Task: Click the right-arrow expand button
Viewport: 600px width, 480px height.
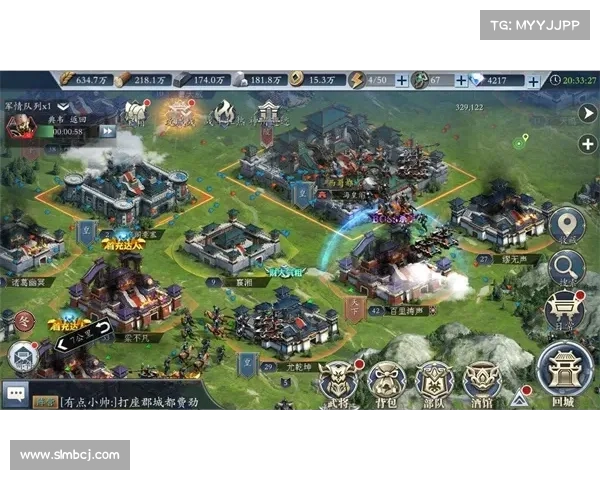Action: pyautogui.click(x=588, y=112)
